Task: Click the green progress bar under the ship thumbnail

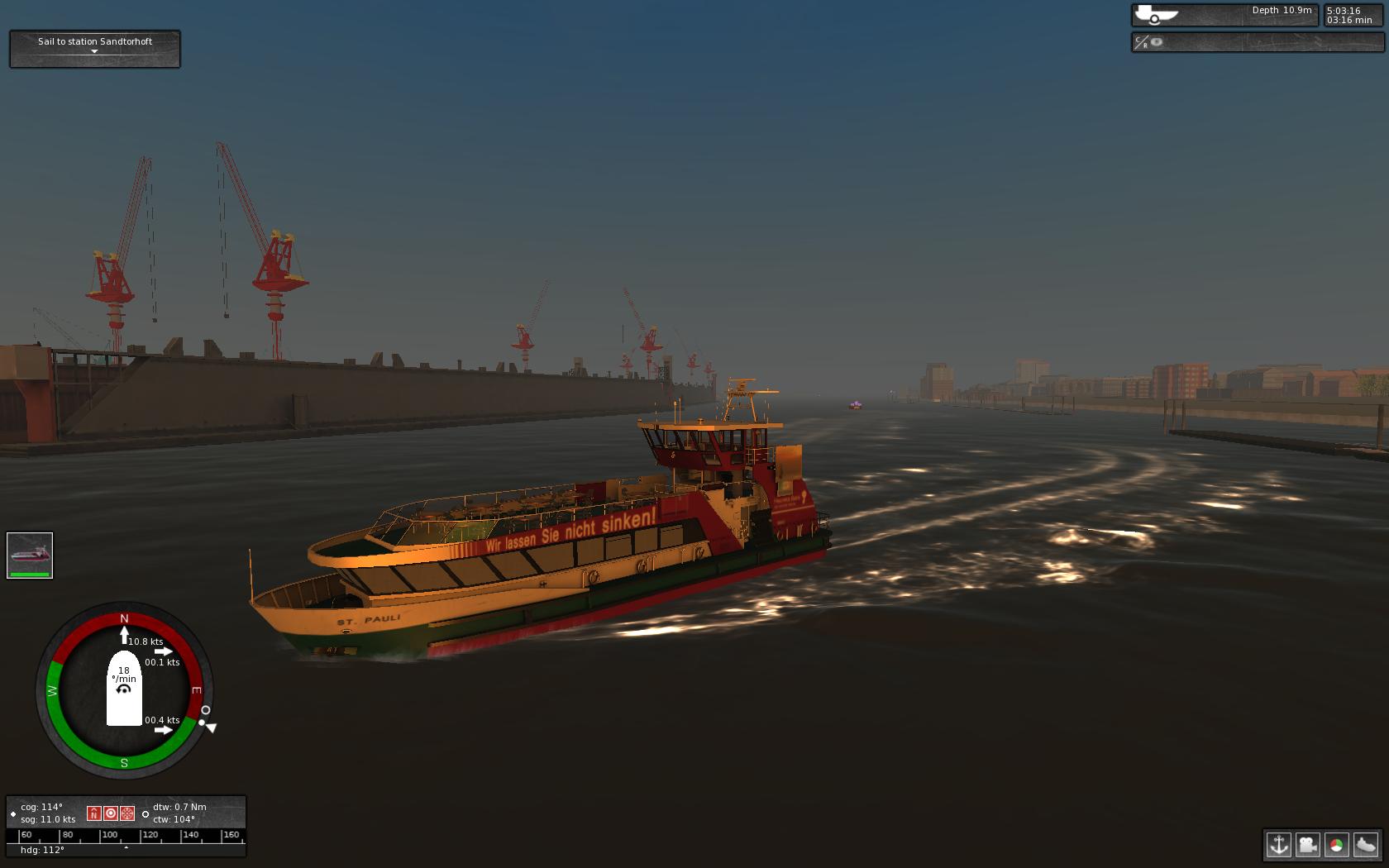Action: [x=30, y=573]
